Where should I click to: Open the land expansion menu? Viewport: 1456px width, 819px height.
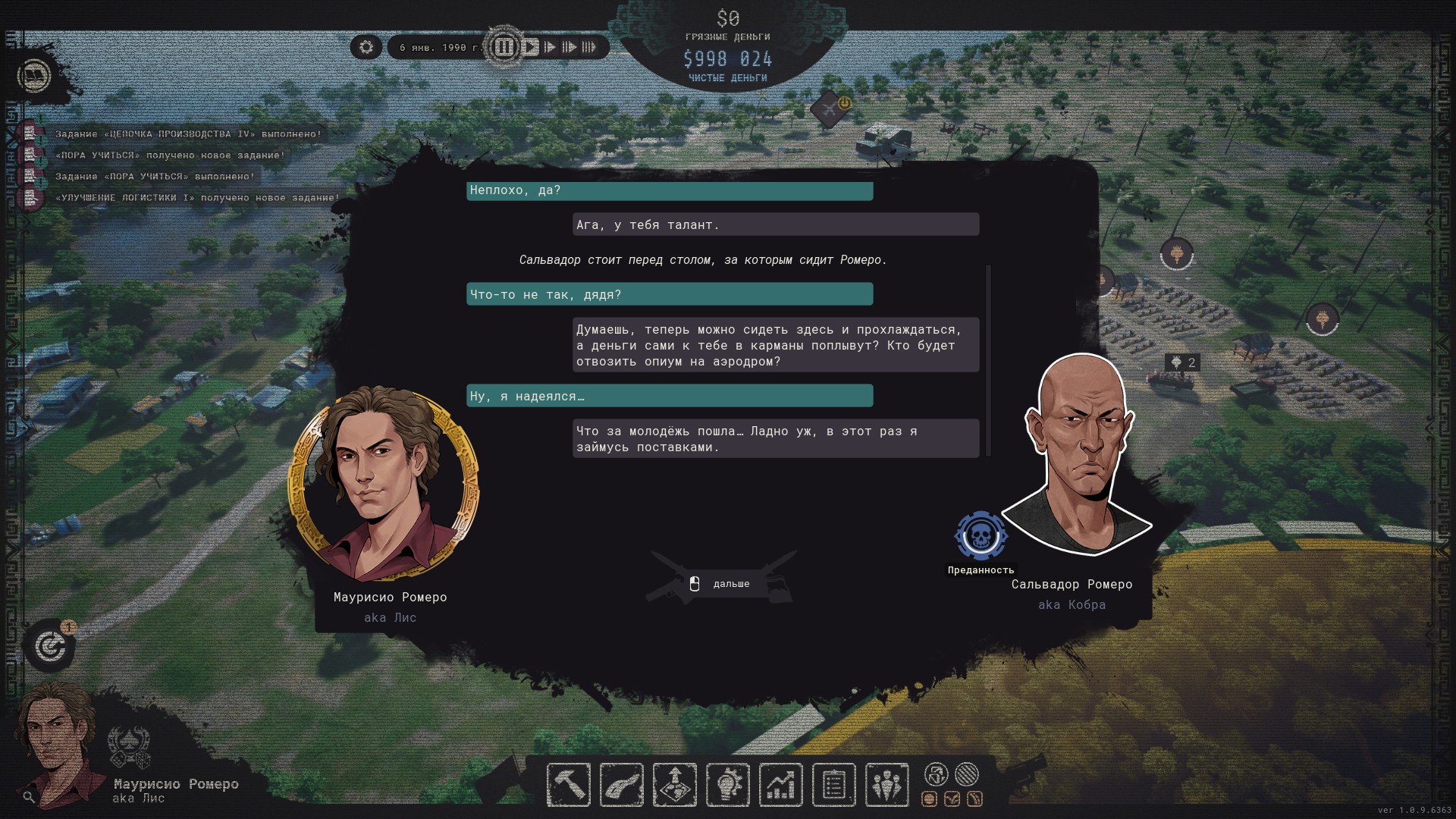click(x=674, y=784)
